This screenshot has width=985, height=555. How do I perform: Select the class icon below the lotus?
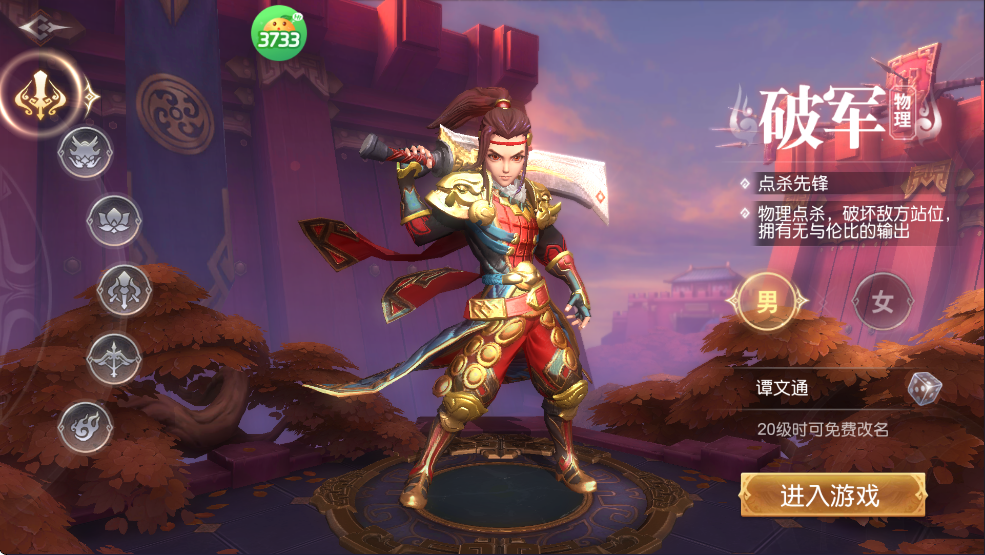pyautogui.click(x=124, y=290)
